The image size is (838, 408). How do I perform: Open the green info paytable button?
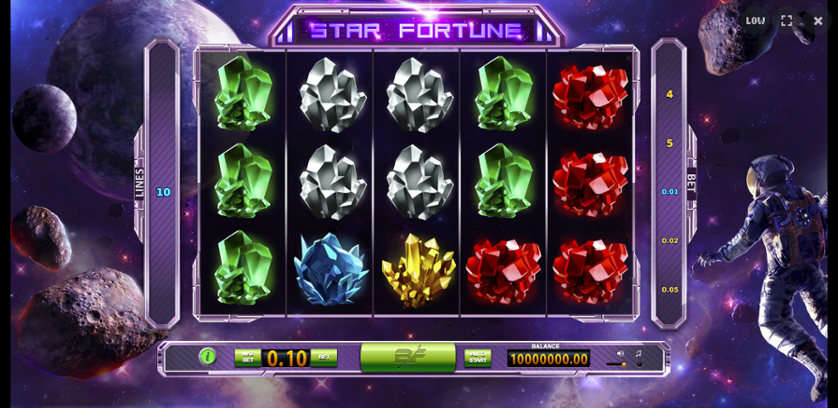click(x=208, y=356)
